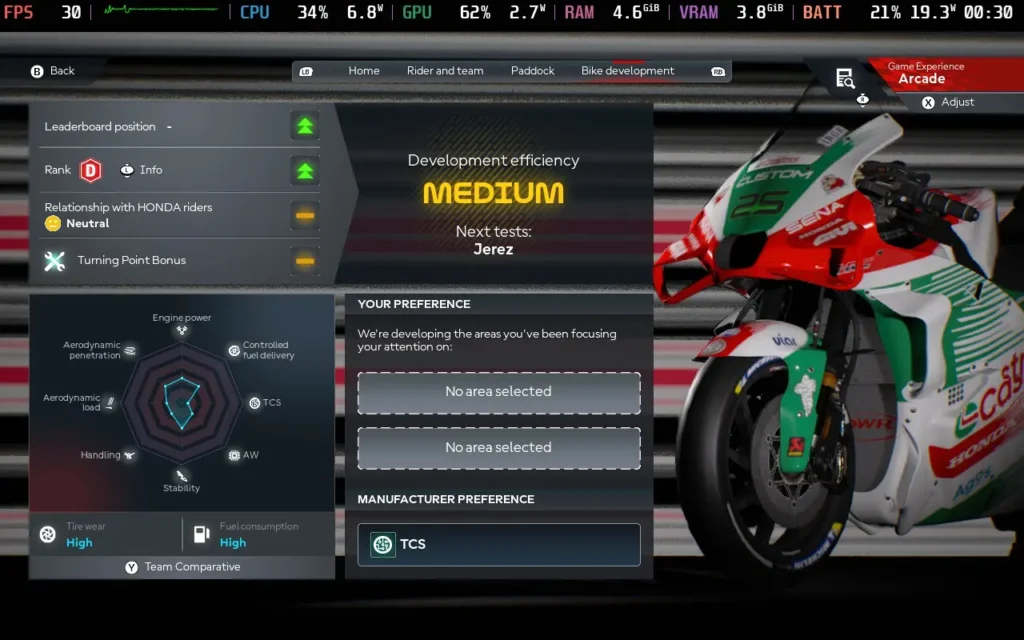Select the TCS manufacturer preference
This screenshot has width=1024, height=640.
(x=498, y=544)
